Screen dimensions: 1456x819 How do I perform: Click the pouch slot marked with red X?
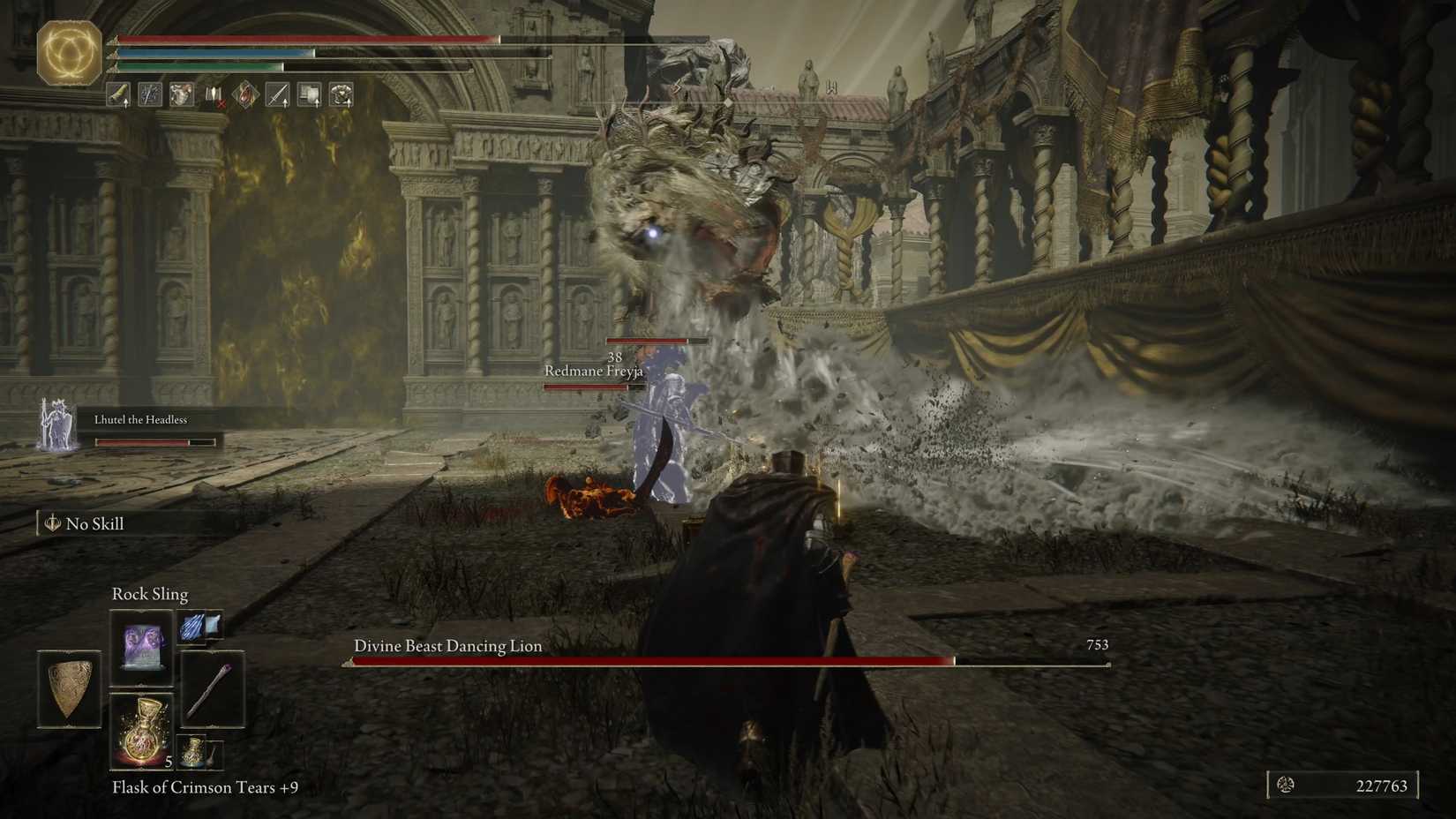213,95
